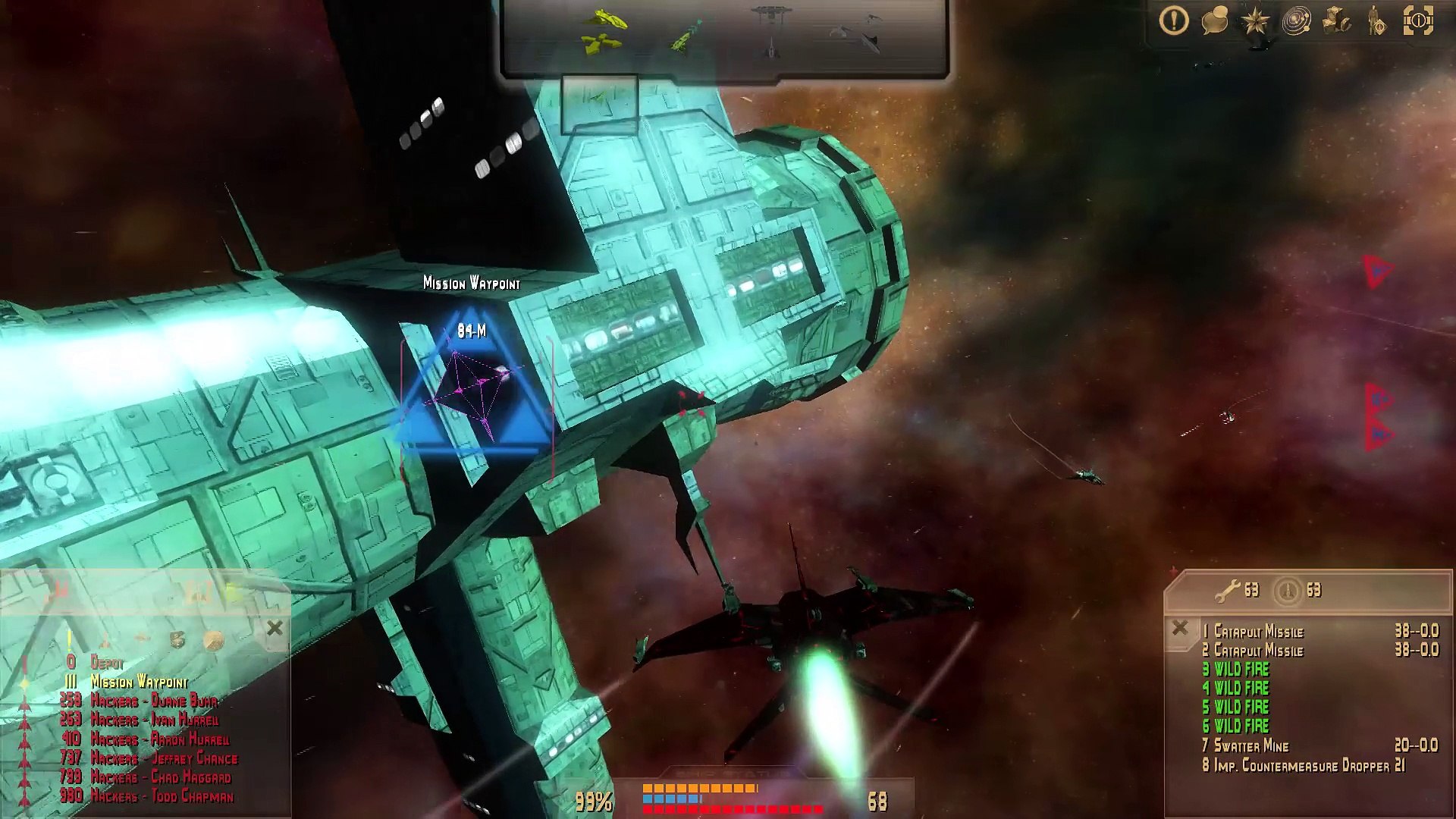1456x819 pixels.
Task: Target Hackers - Ivan Hurrell
Action: (154, 720)
